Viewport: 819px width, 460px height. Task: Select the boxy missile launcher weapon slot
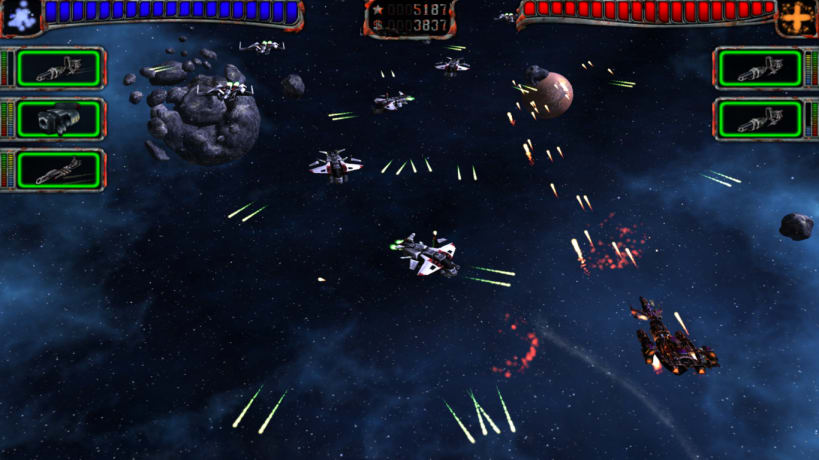pos(59,119)
